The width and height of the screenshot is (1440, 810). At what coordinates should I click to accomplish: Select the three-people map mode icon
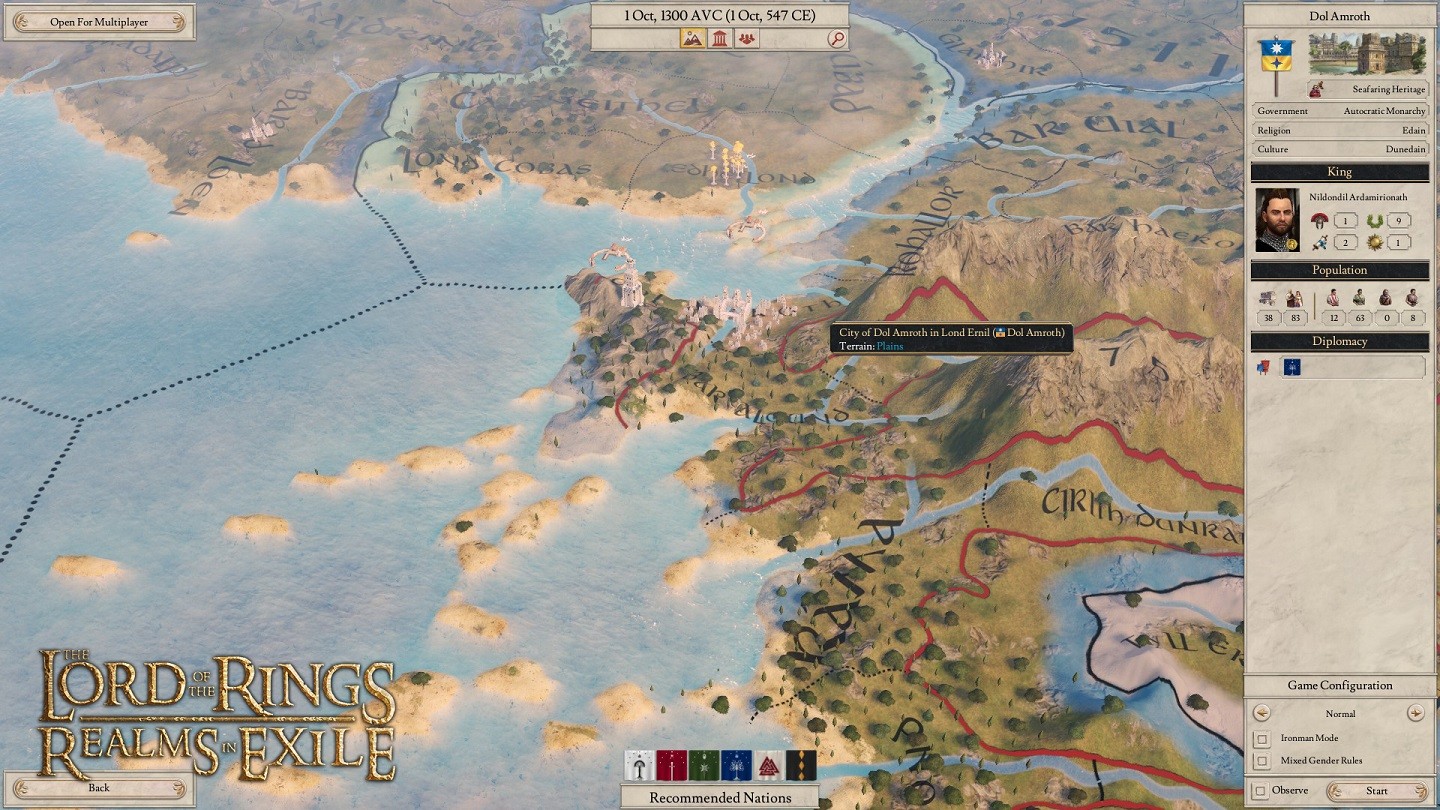tap(746, 39)
